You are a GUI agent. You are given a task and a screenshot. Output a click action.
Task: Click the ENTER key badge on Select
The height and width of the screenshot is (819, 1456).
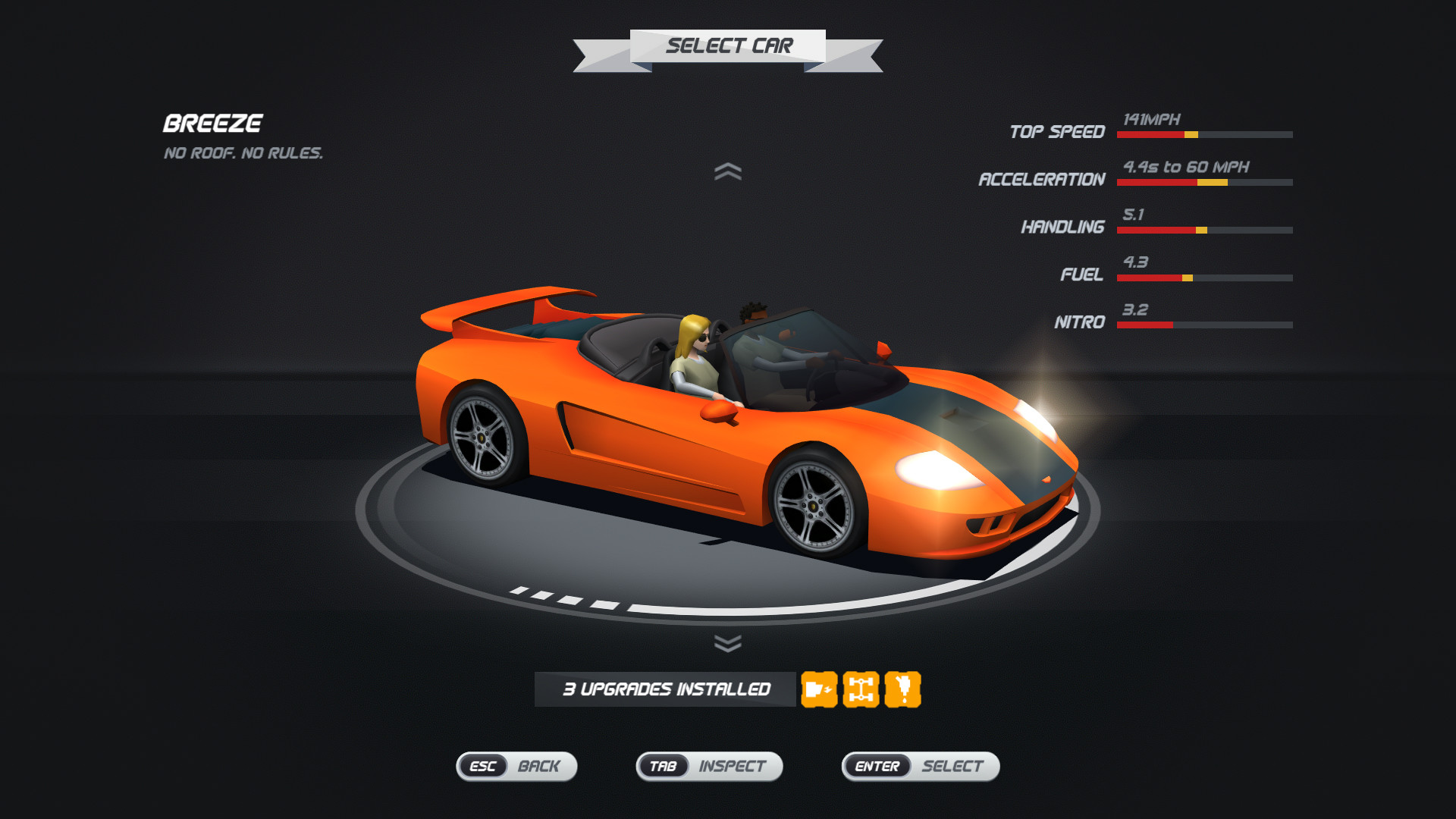[877, 767]
